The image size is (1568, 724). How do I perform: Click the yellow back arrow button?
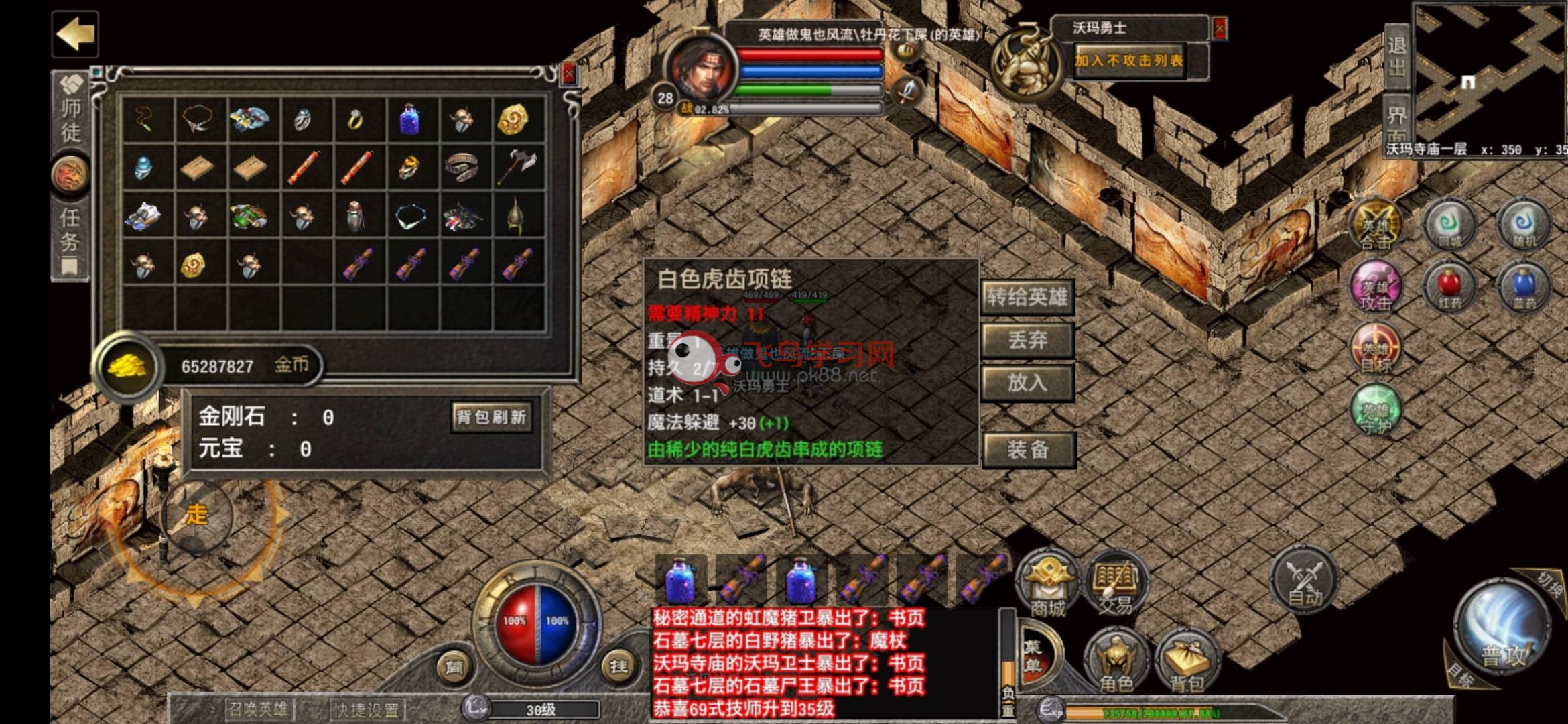point(74,34)
